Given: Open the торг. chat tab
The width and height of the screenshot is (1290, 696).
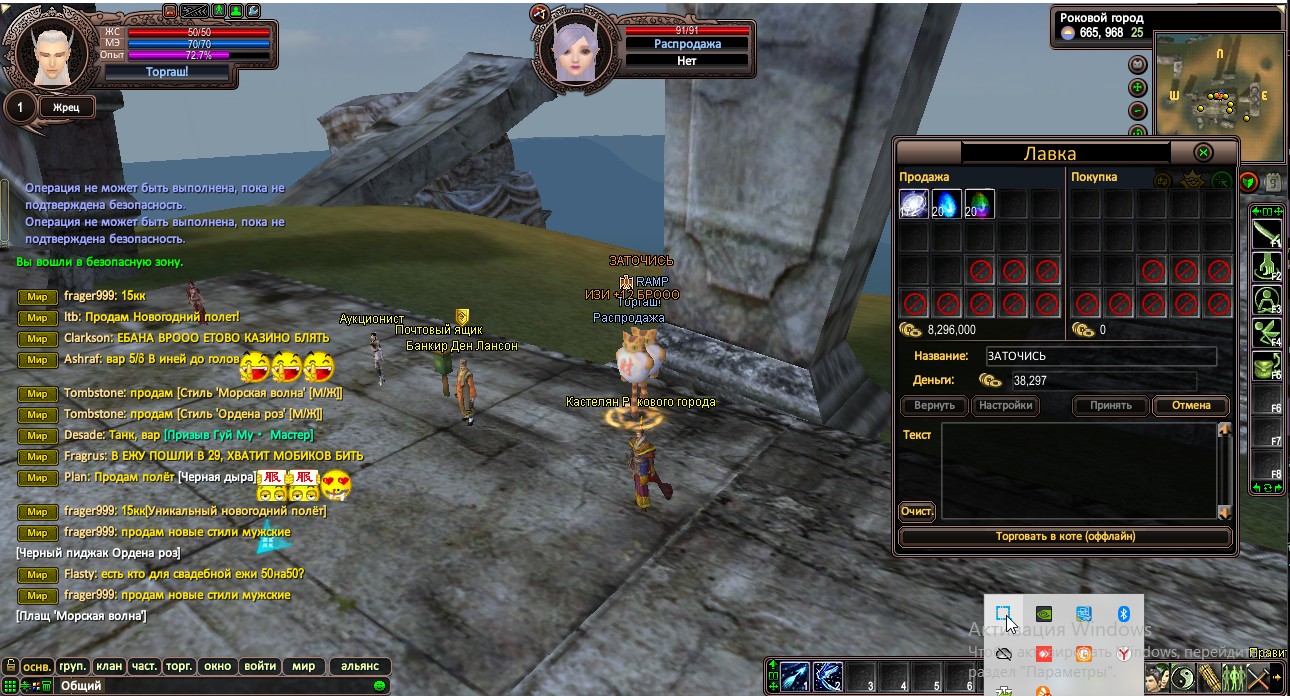Looking at the screenshot, I should click(179, 666).
